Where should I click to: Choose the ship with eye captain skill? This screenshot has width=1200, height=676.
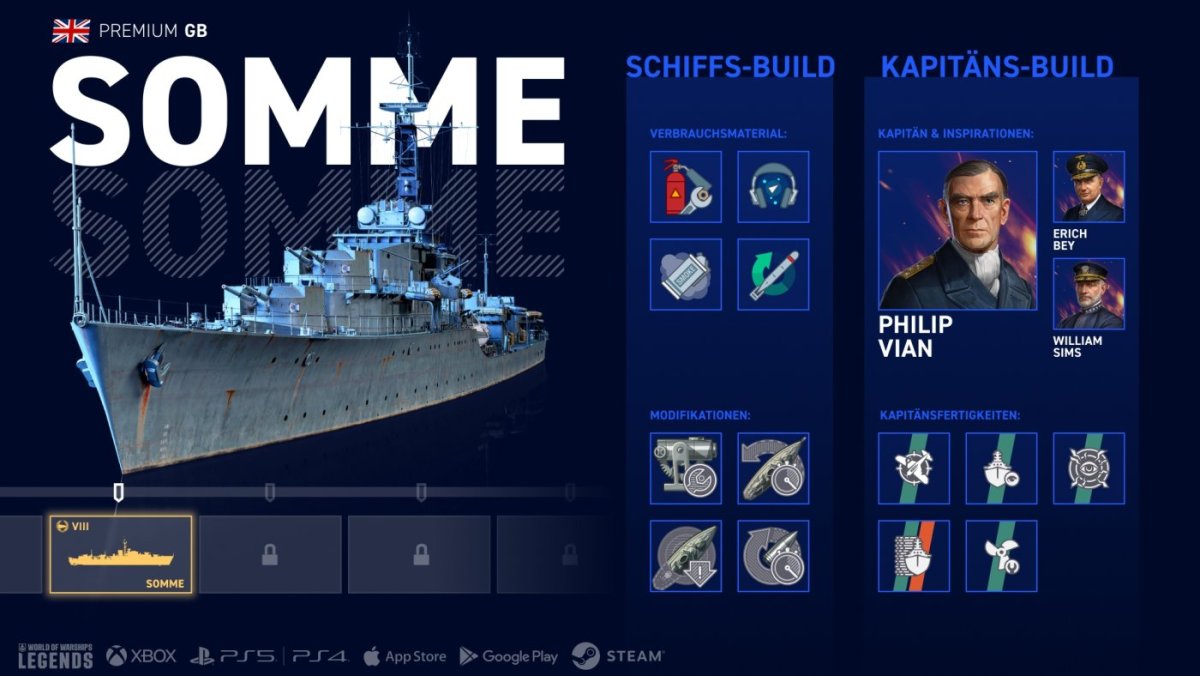pyautogui.click(x=1001, y=468)
